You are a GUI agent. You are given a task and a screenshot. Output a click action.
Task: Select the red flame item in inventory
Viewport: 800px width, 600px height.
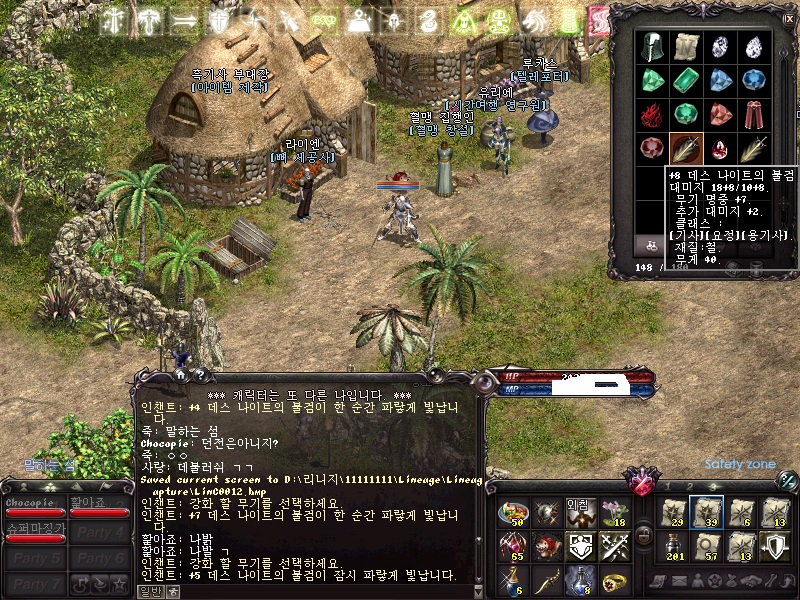(653, 113)
